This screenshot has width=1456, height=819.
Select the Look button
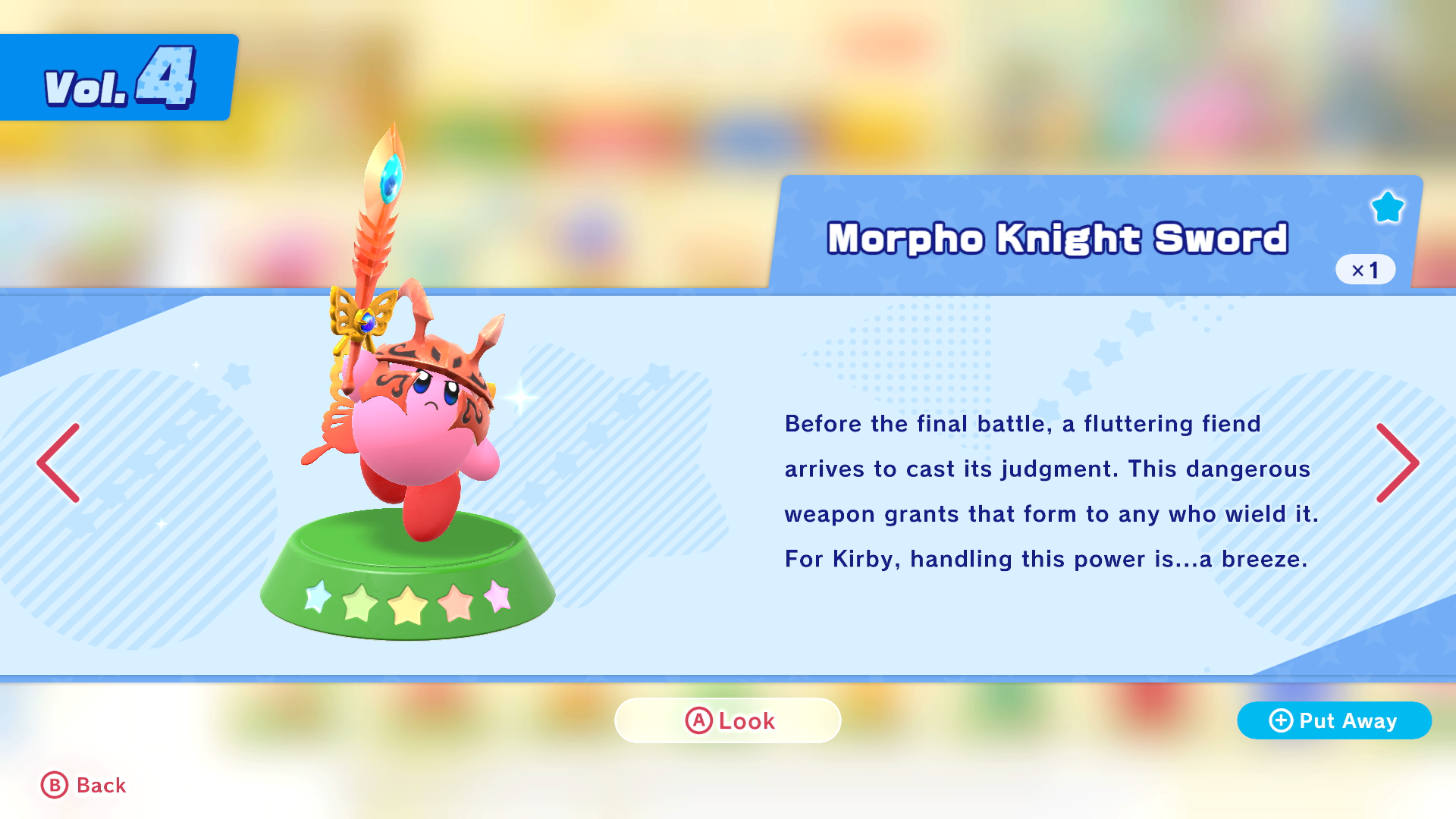point(728,720)
